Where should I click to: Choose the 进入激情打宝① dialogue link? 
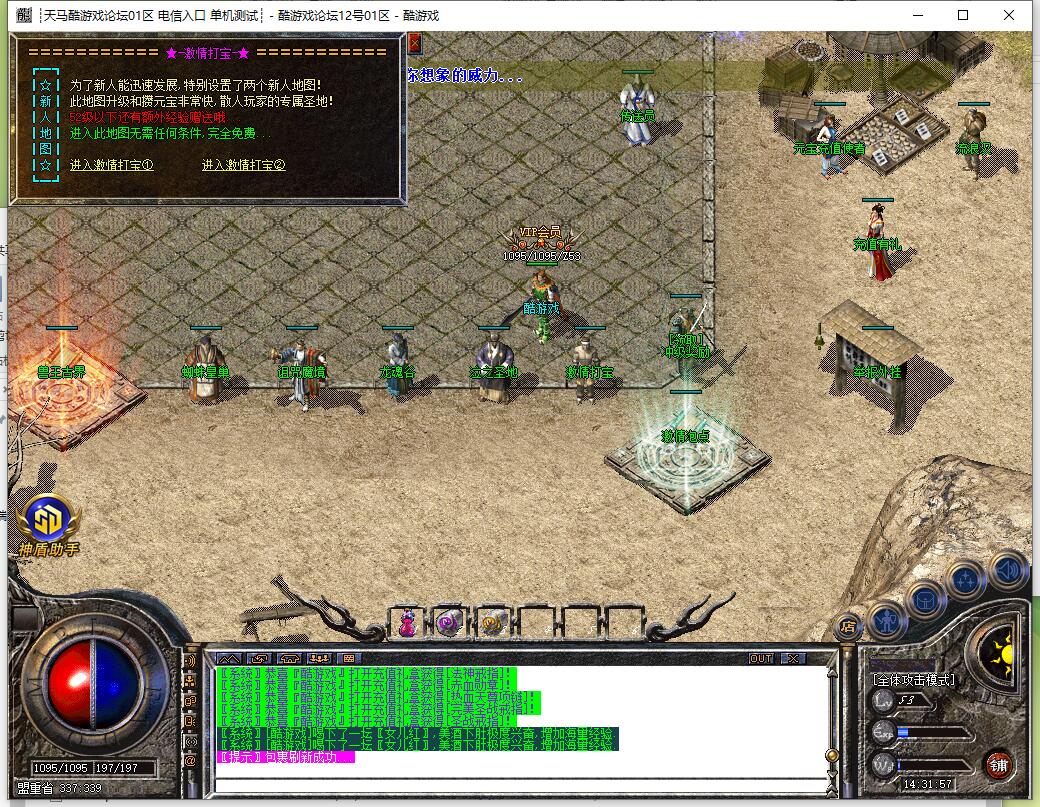(112, 165)
